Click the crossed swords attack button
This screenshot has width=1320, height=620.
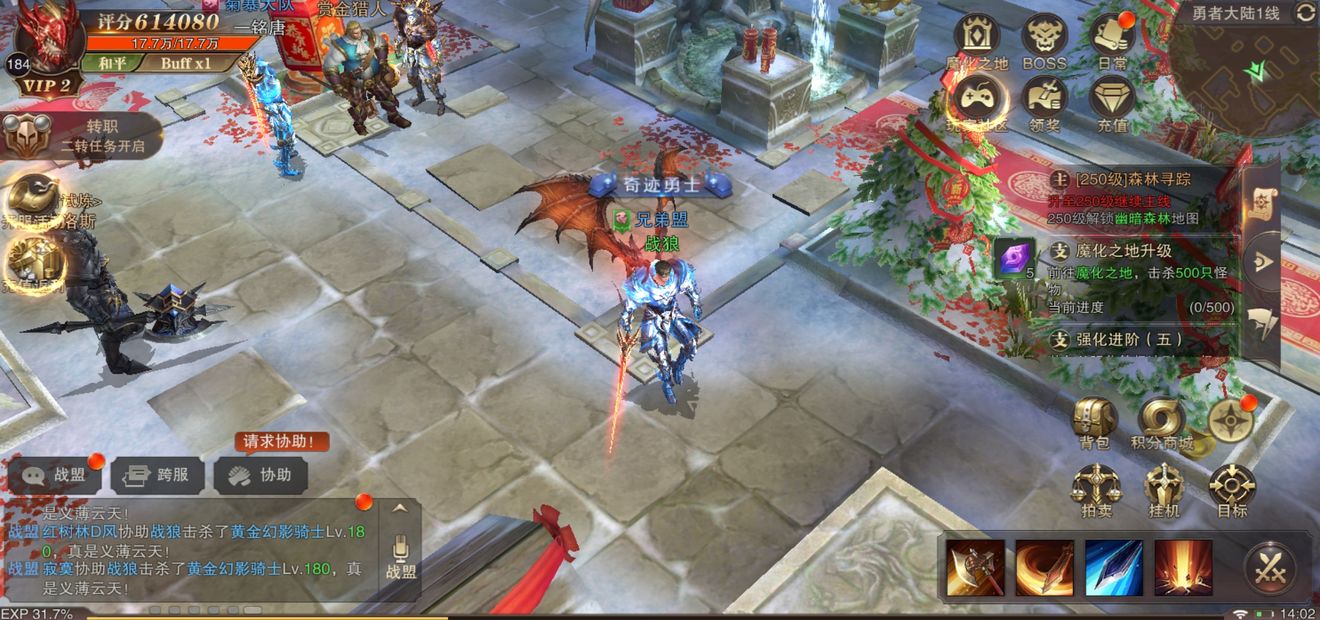[1271, 568]
